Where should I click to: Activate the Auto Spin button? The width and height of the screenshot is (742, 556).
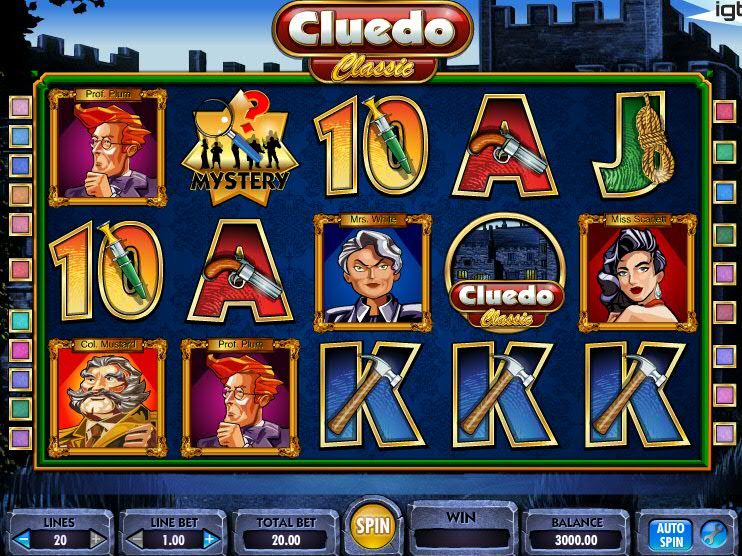coord(670,532)
